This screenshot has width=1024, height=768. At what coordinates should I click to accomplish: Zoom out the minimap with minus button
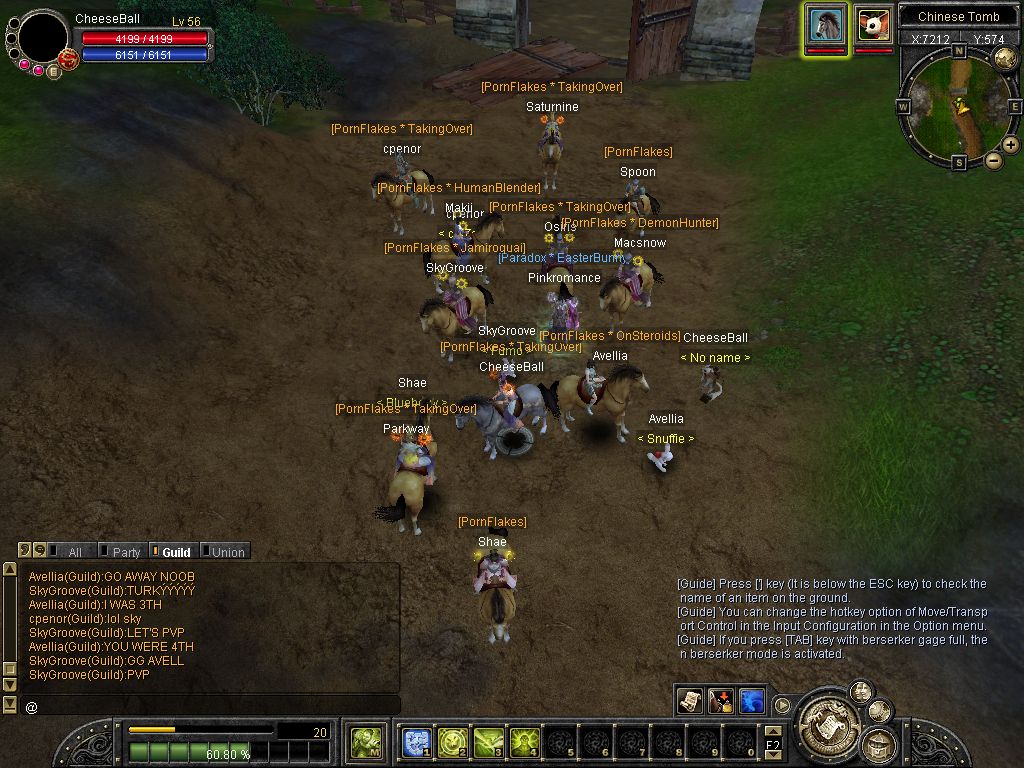(994, 160)
